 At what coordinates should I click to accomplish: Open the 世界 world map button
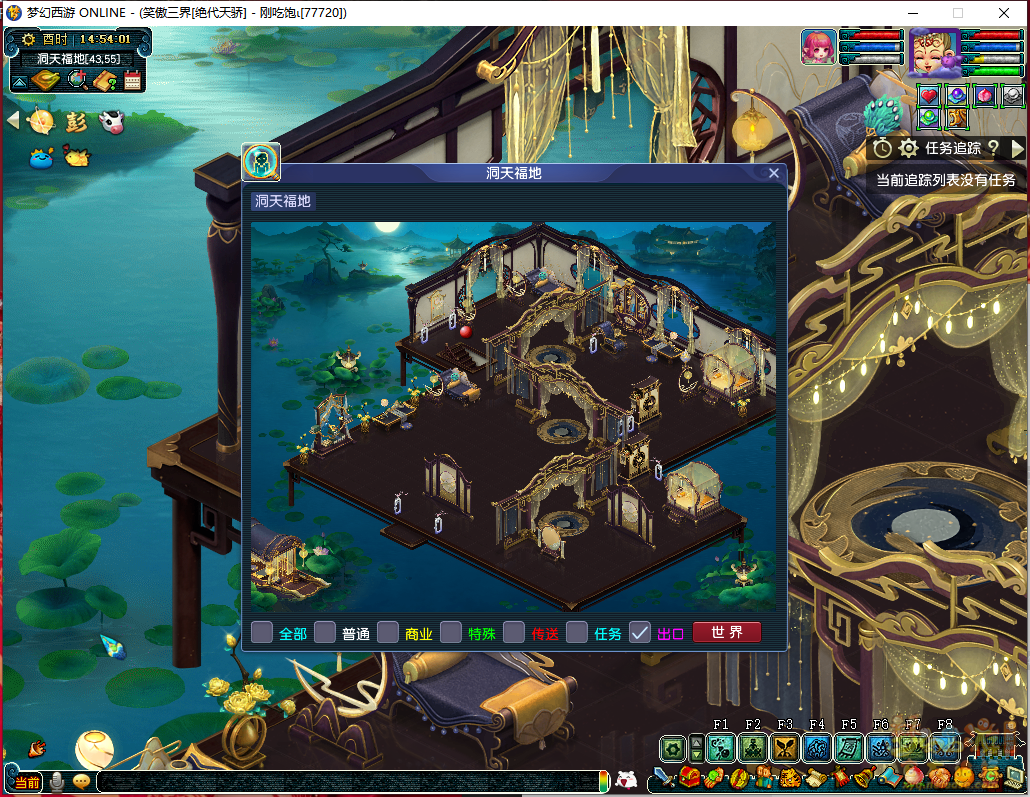click(x=727, y=633)
